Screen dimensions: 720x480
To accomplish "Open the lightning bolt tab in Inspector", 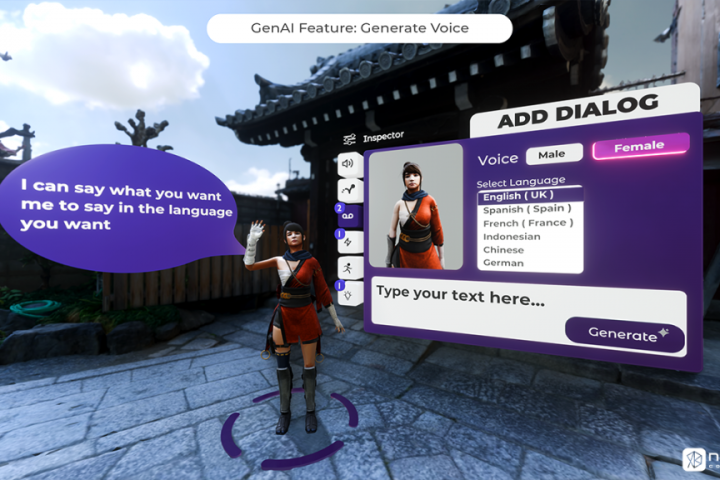I will [348, 241].
